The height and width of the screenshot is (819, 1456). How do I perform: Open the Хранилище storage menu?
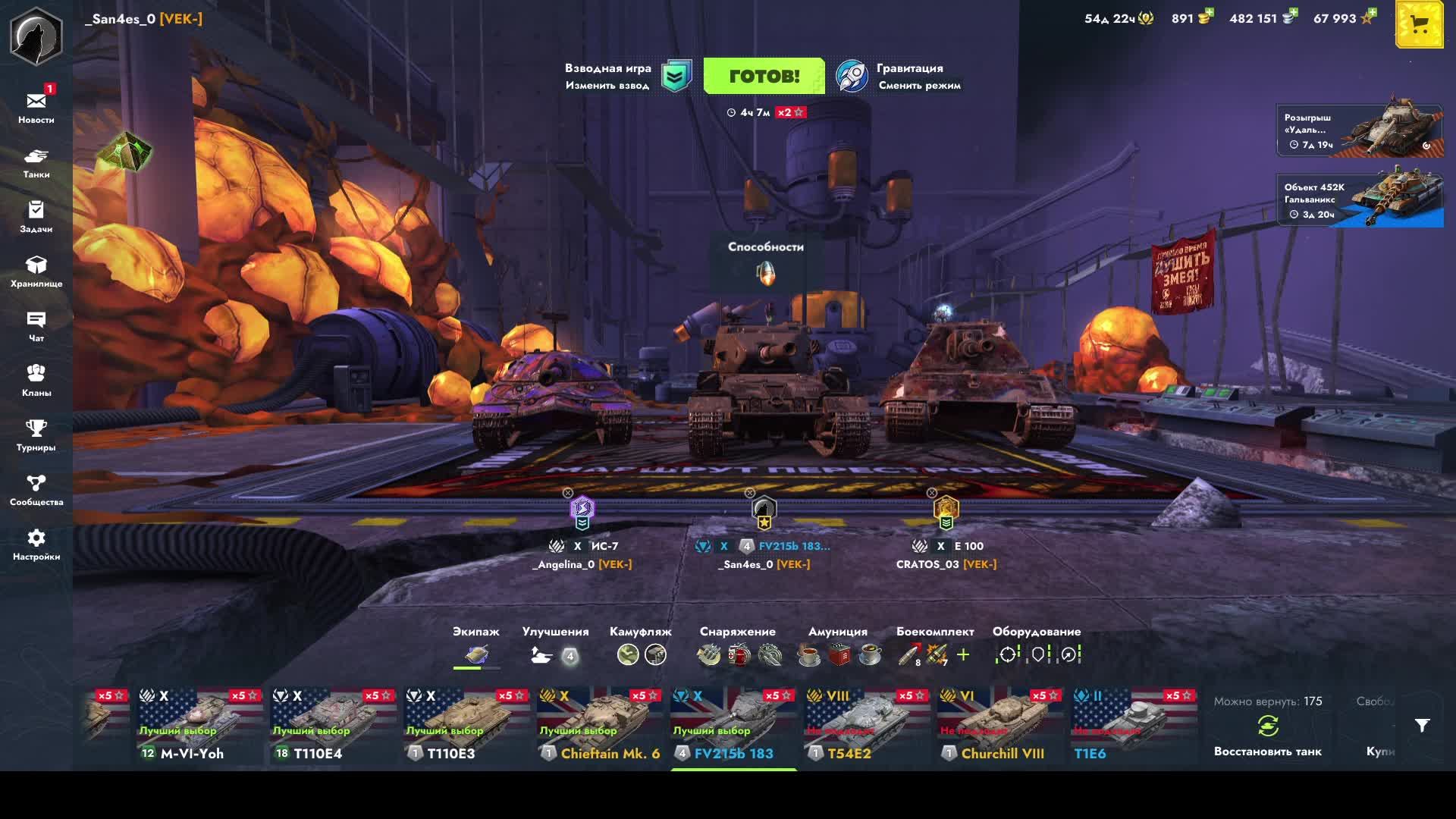tap(36, 271)
